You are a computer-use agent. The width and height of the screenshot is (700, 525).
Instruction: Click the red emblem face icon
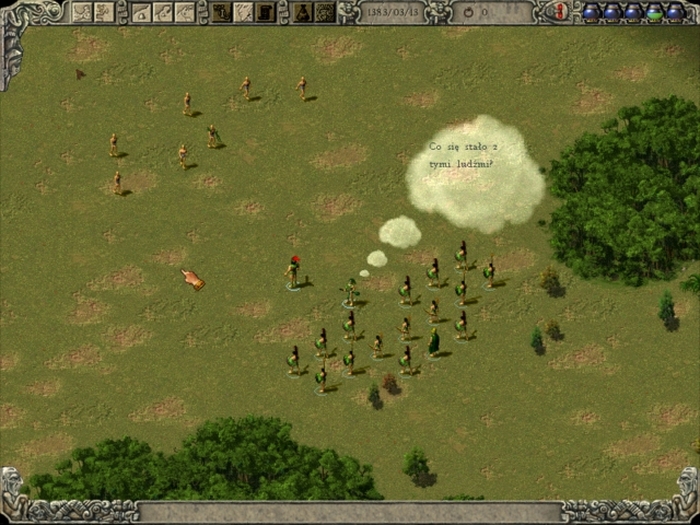[560, 11]
